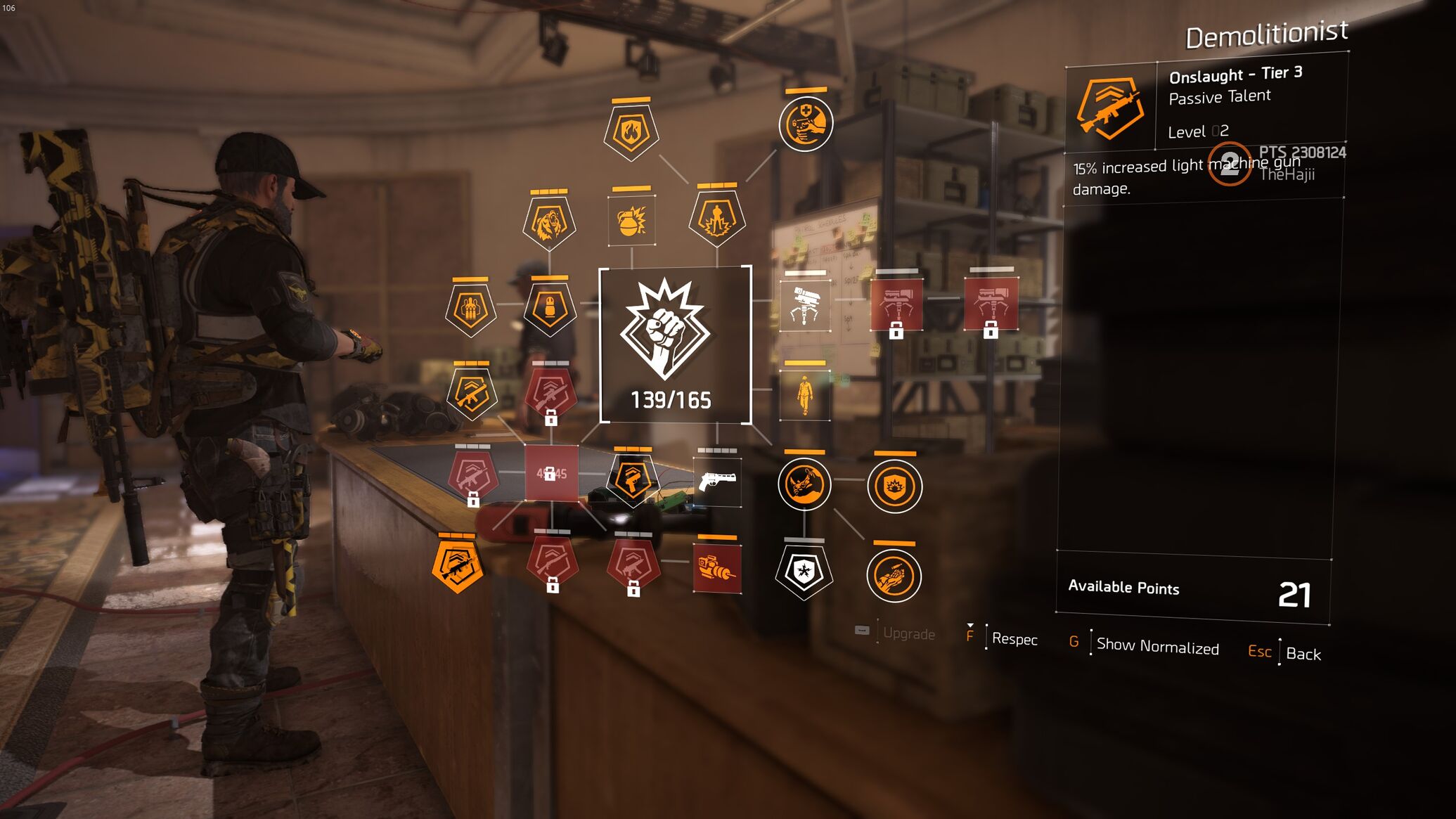The width and height of the screenshot is (1456, 819).
Task: Pick the exploding grenade skill node
Action: [x=631, y=221]
